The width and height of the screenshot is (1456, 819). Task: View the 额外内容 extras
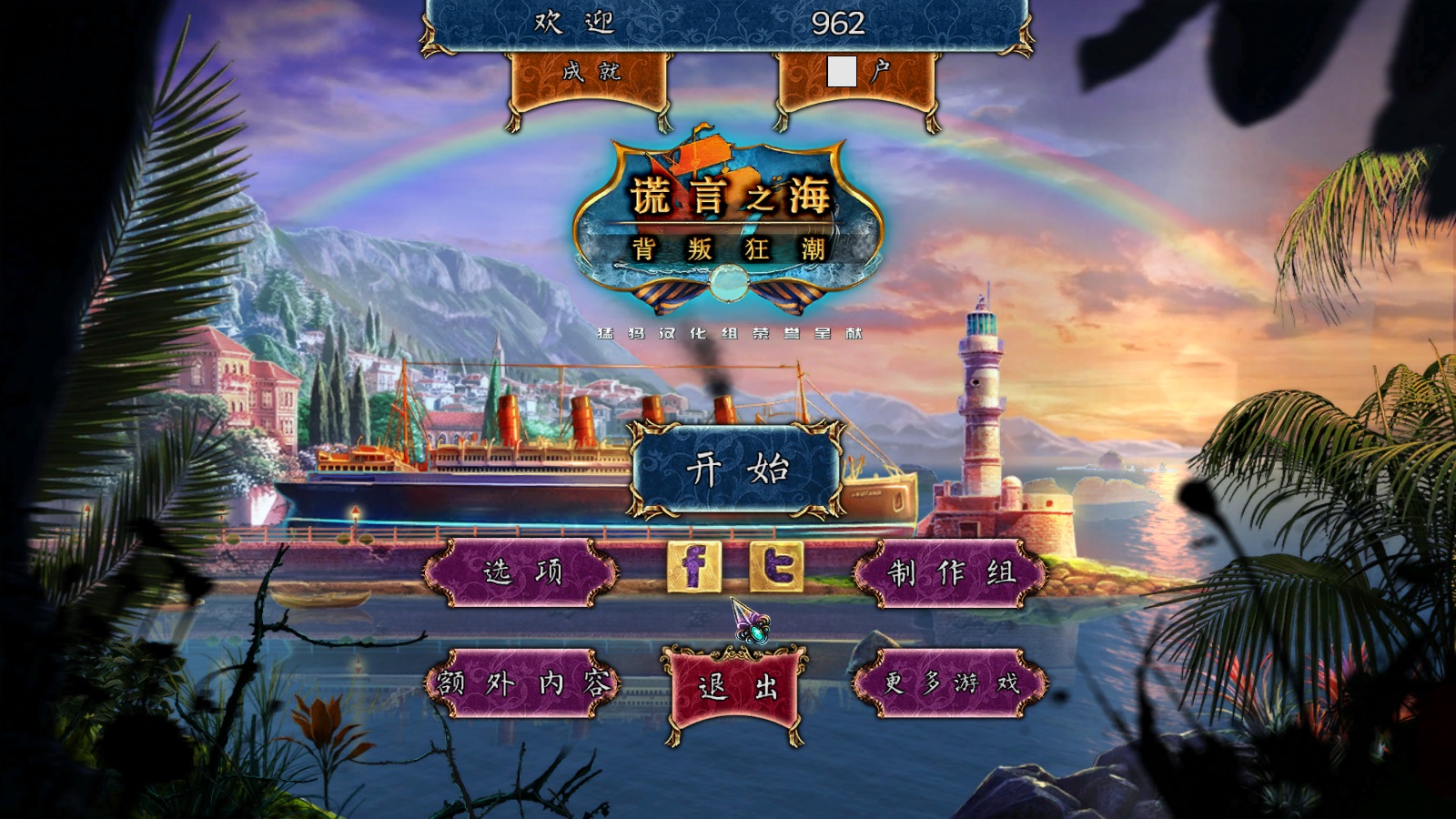click(x=521, y=682)
